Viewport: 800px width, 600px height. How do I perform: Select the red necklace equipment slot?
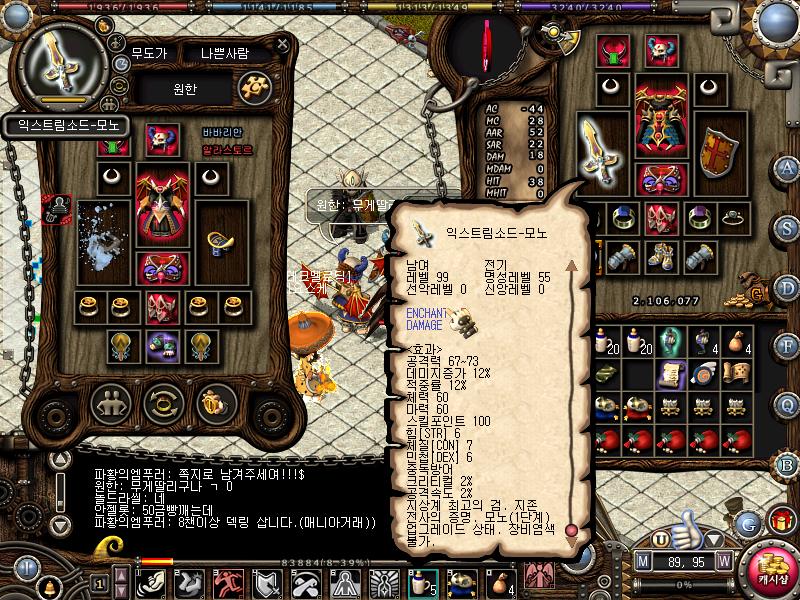613,51
